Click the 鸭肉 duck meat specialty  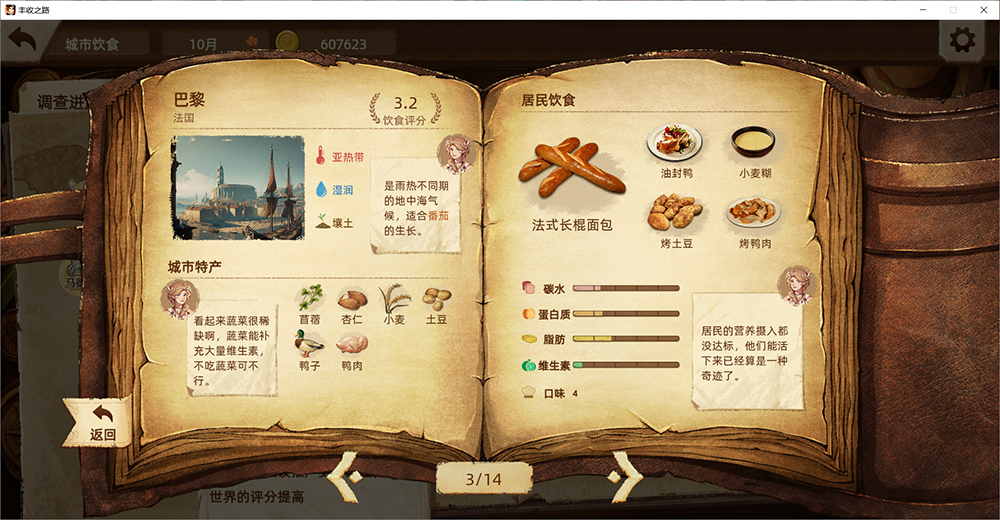point(352,343)
